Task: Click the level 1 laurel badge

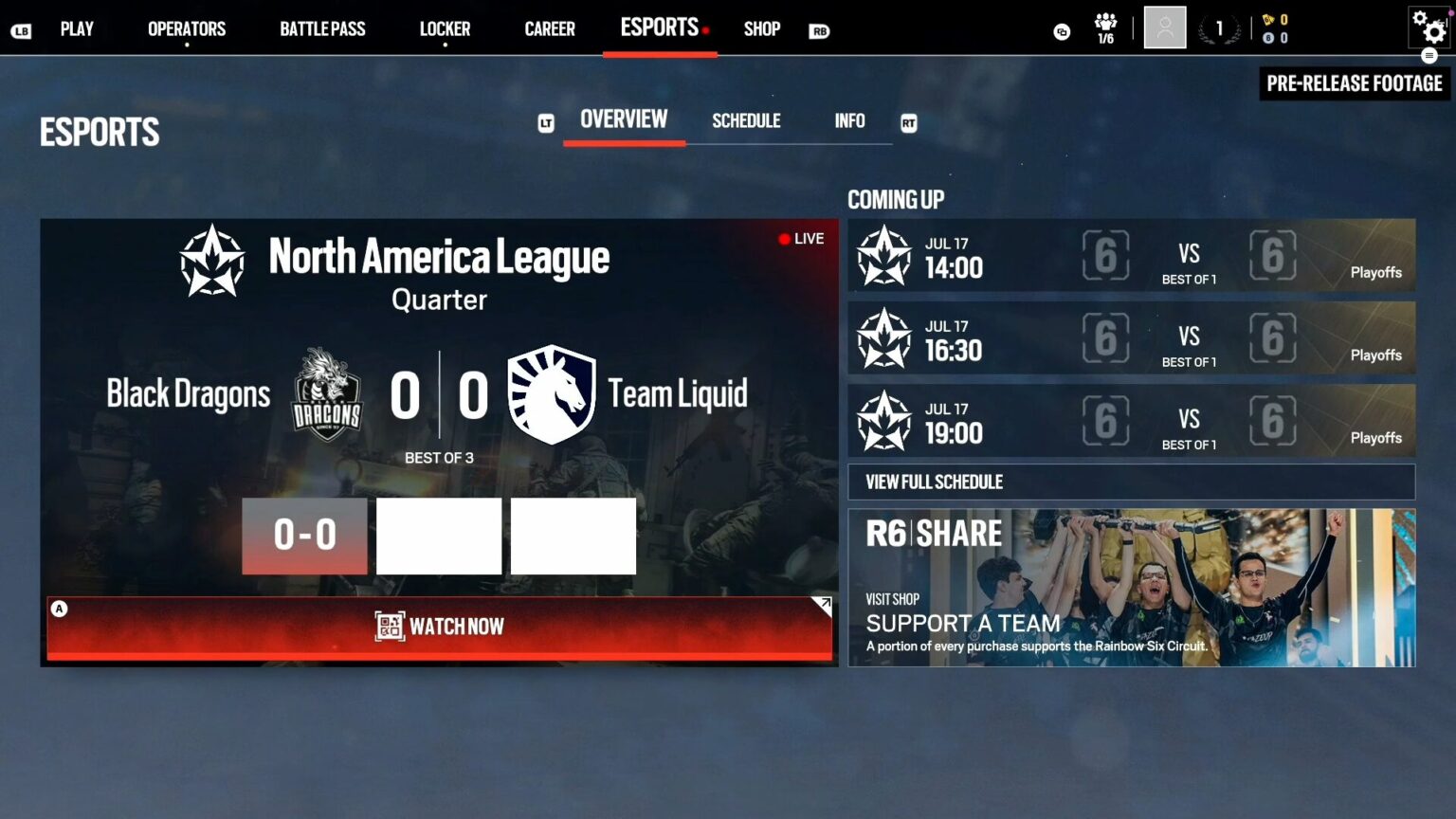Action: coord(1221,27)
